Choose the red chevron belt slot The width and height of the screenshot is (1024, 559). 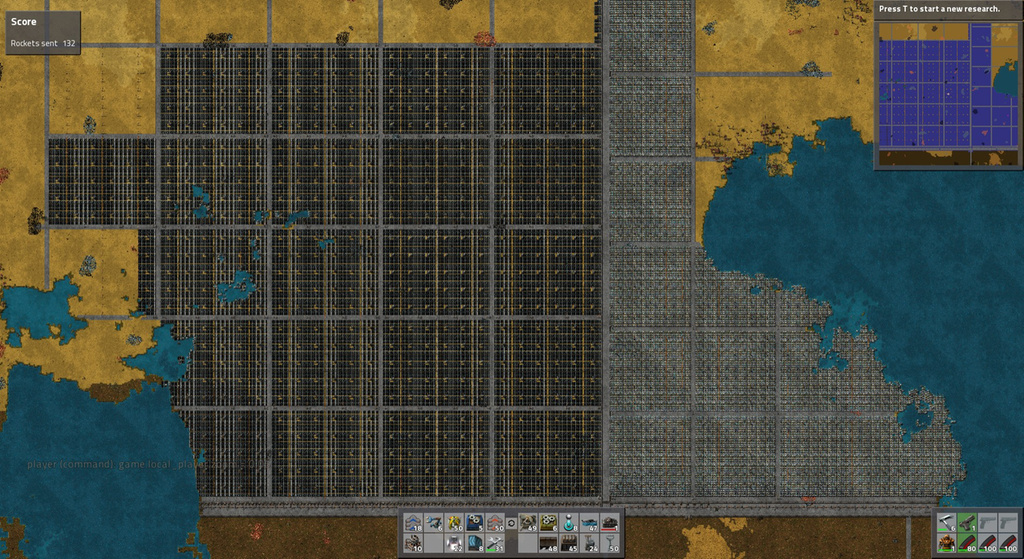point(495,522)
